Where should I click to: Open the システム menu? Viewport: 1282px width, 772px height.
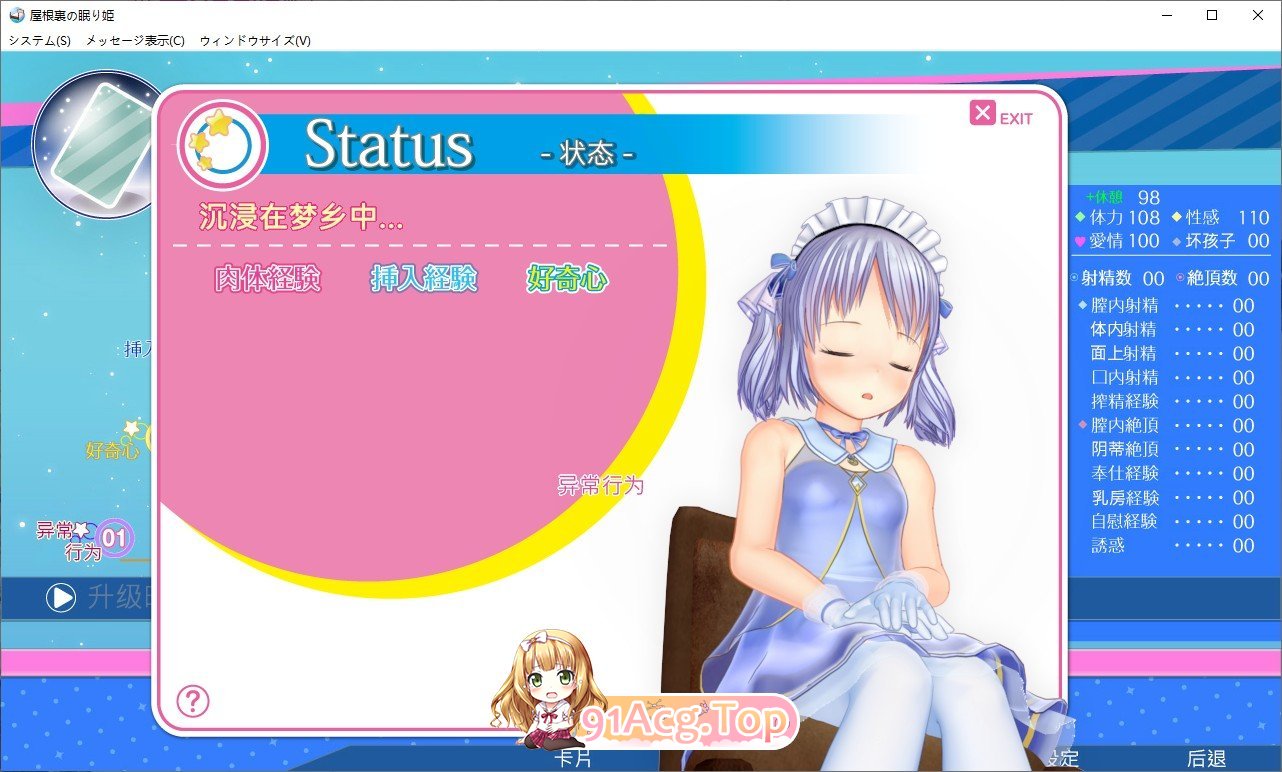[37, 41]
